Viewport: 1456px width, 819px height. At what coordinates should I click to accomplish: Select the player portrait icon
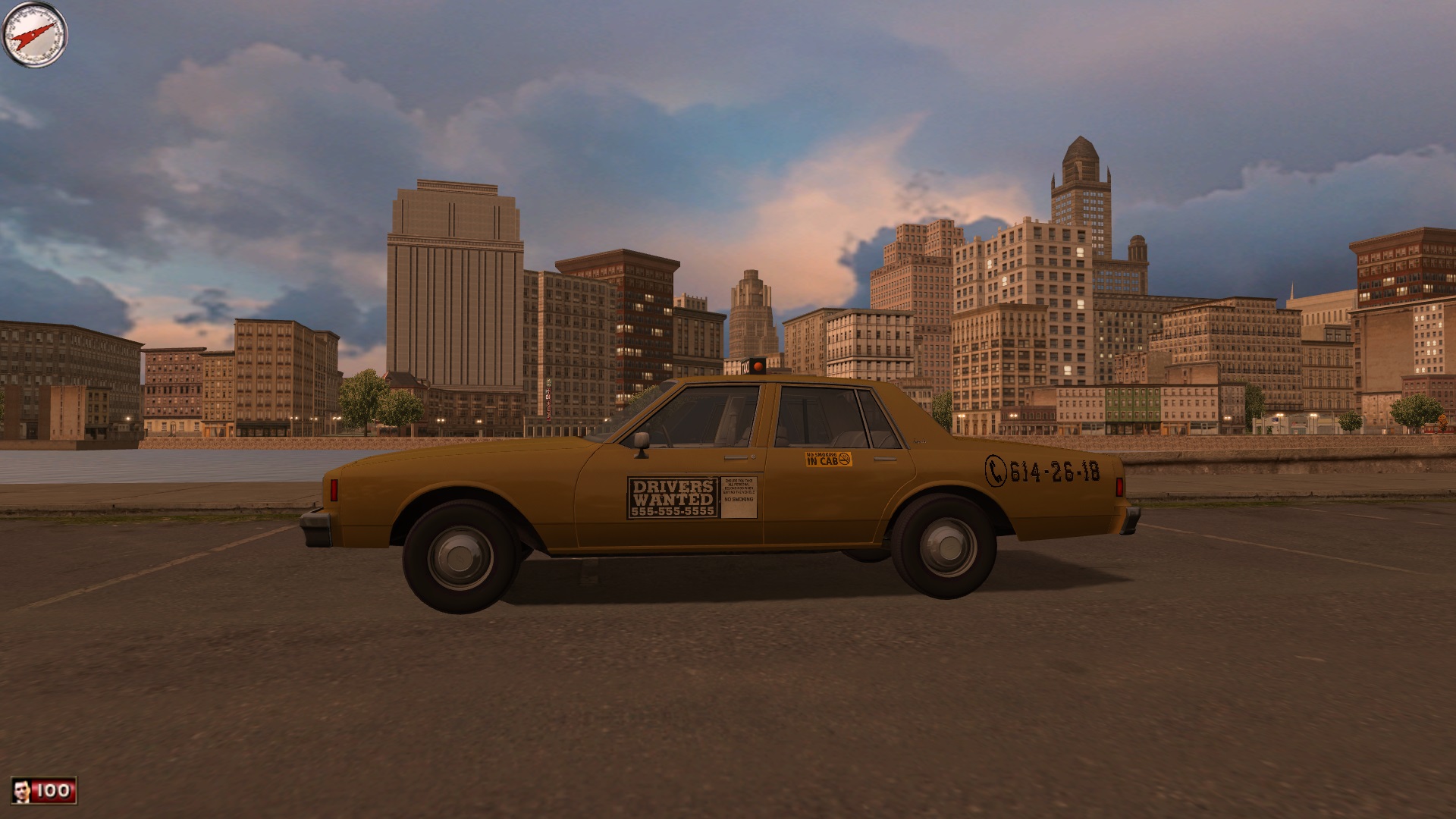coord(22,791)
